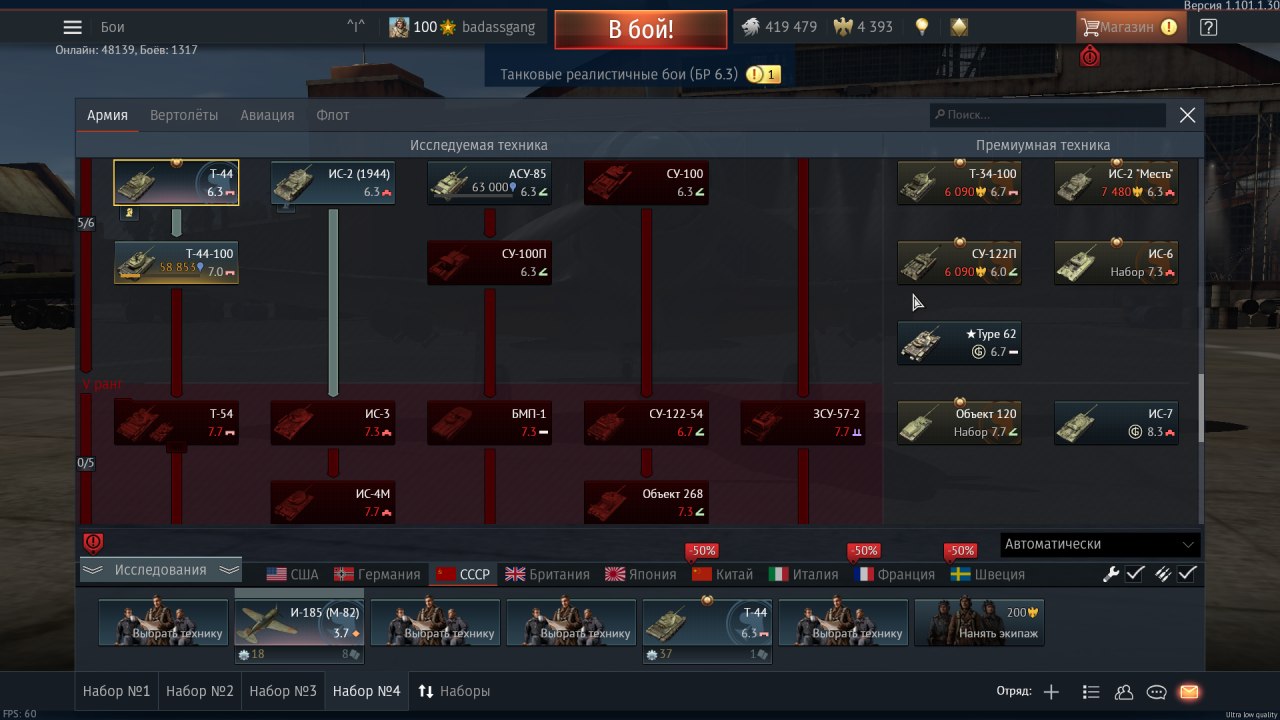Choose the Швеция nation tab
1280x720 pixels.
pos(987,574)
